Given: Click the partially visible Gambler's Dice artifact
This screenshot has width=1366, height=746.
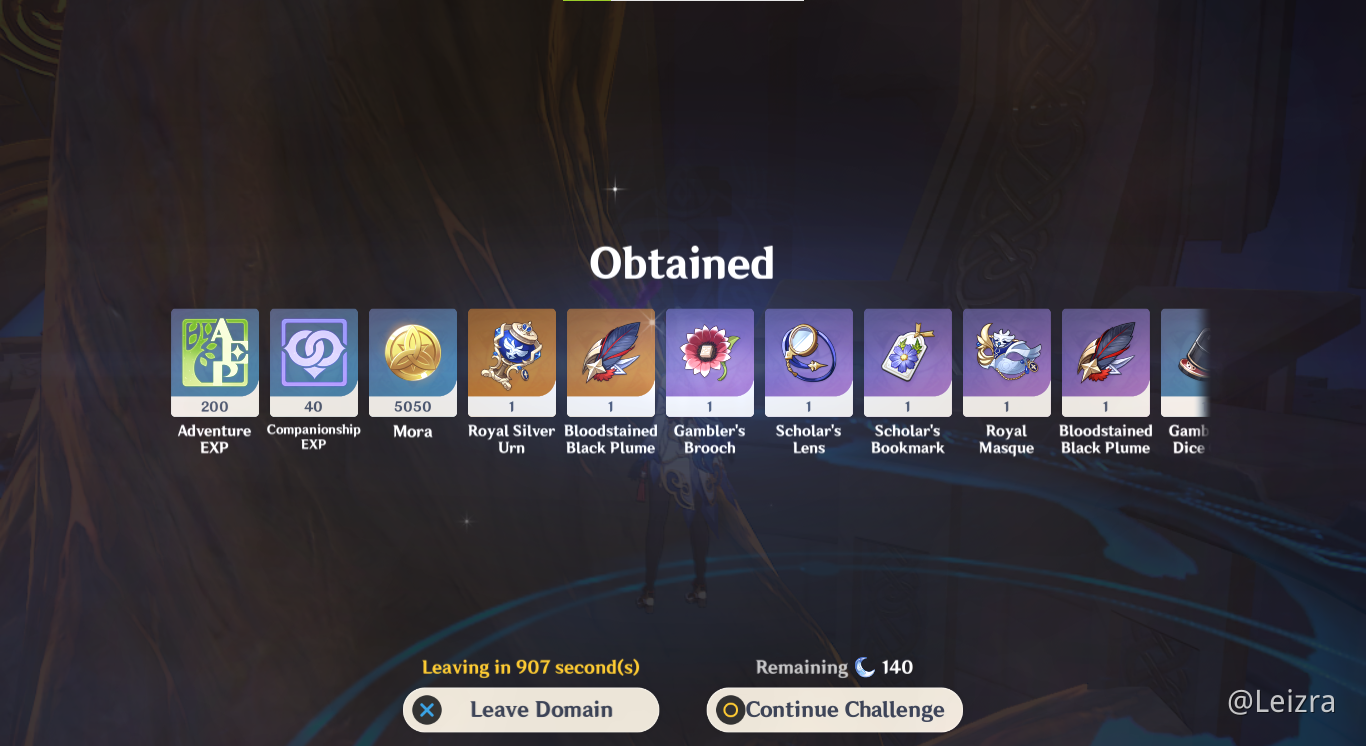Looking at the screenshot, I should click(x=1195, y=362).
